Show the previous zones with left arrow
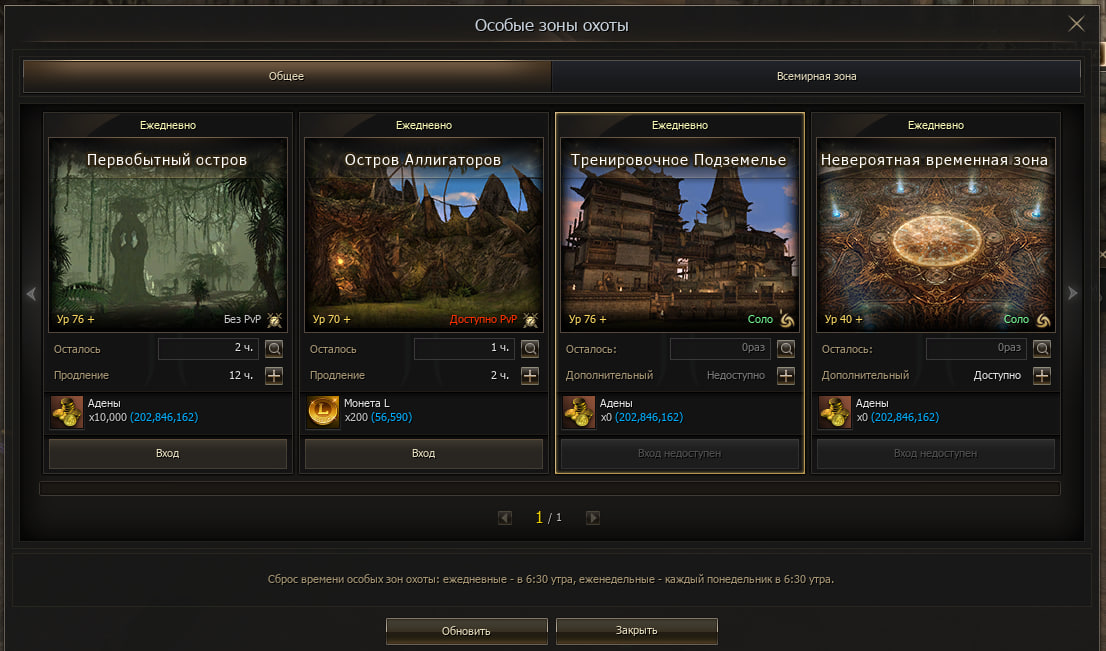 tap(31, 294)
